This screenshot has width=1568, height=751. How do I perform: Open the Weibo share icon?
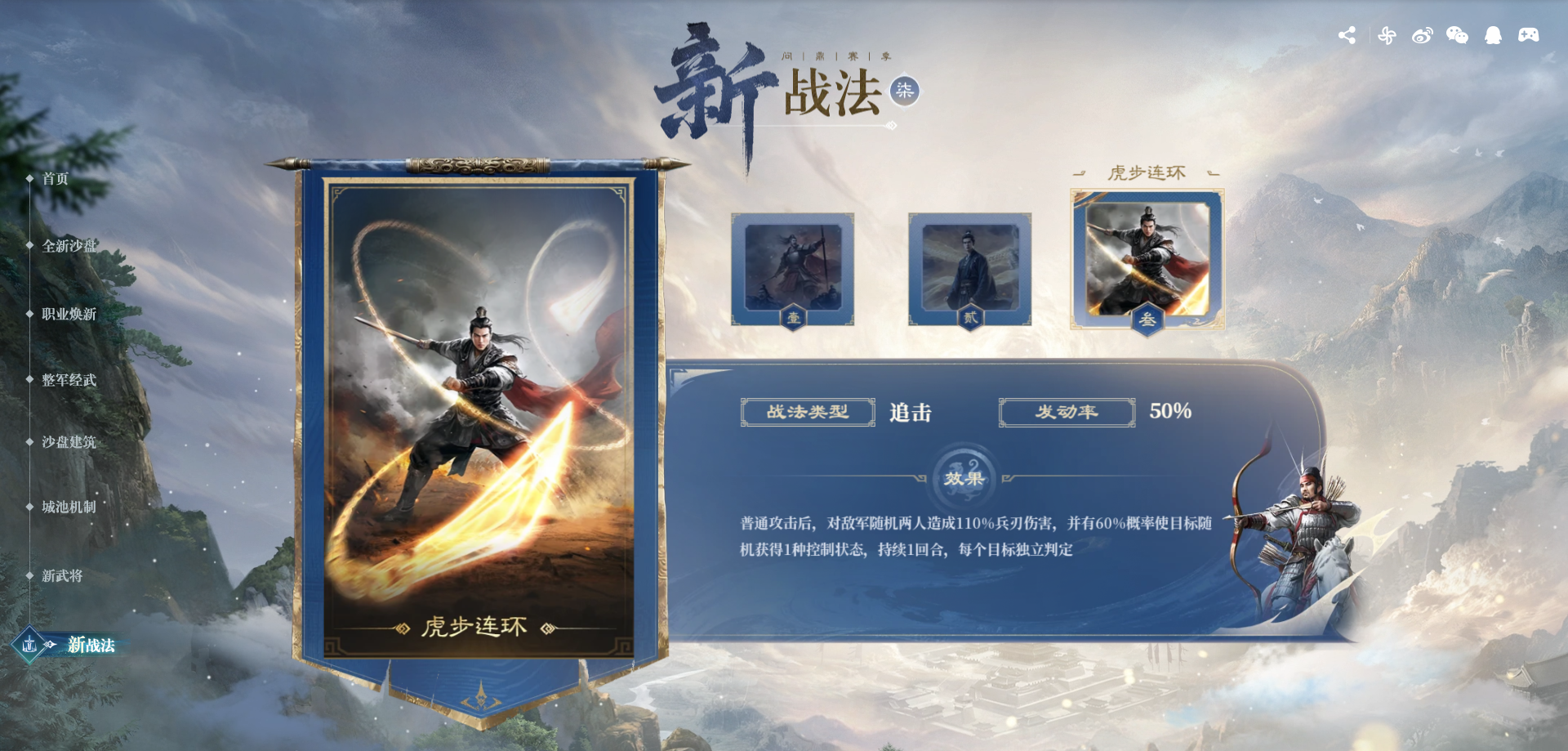pyautogui.click(x=1423, y=34)
